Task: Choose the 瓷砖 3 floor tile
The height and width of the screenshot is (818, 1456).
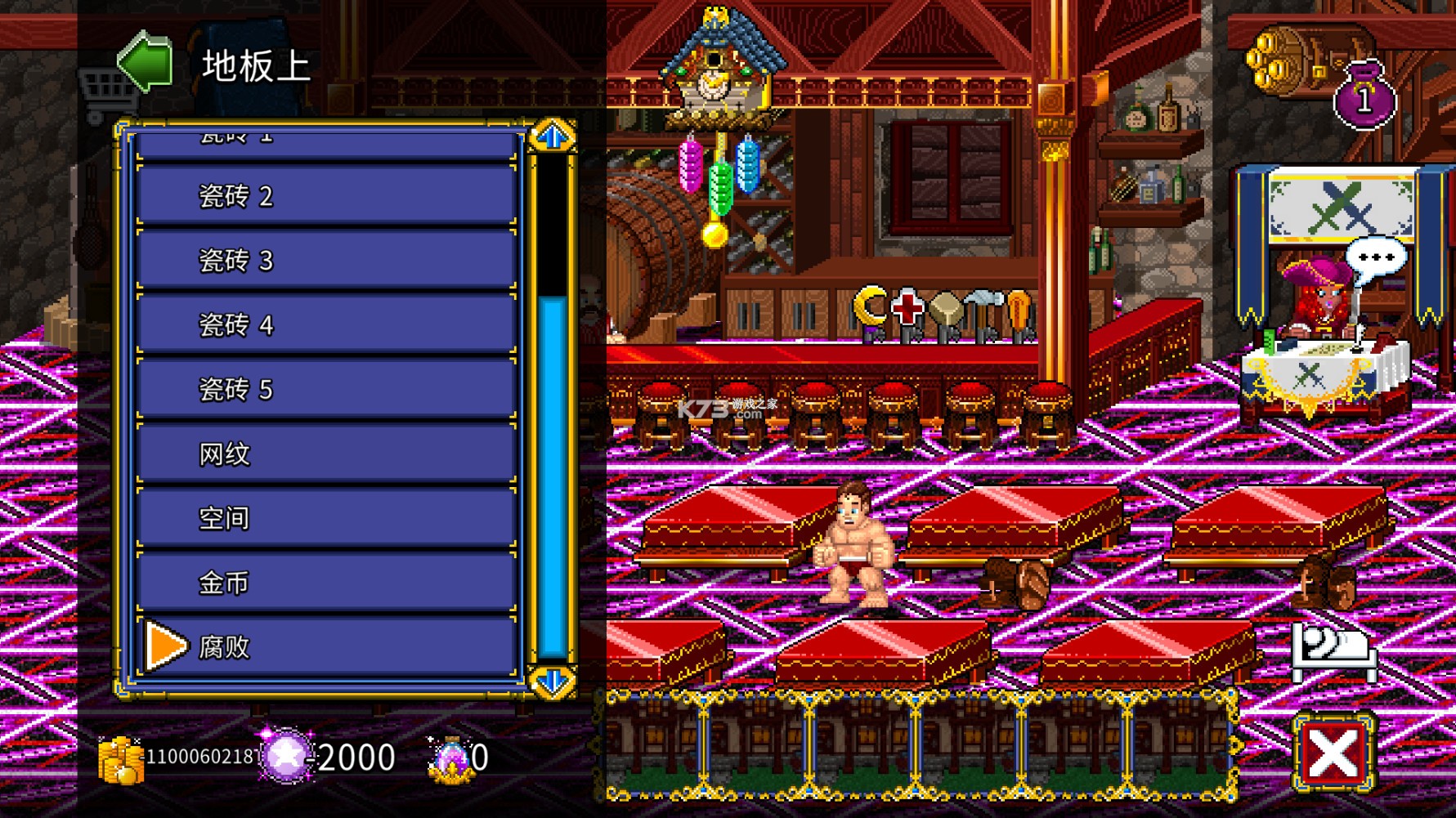Action: 327,261
